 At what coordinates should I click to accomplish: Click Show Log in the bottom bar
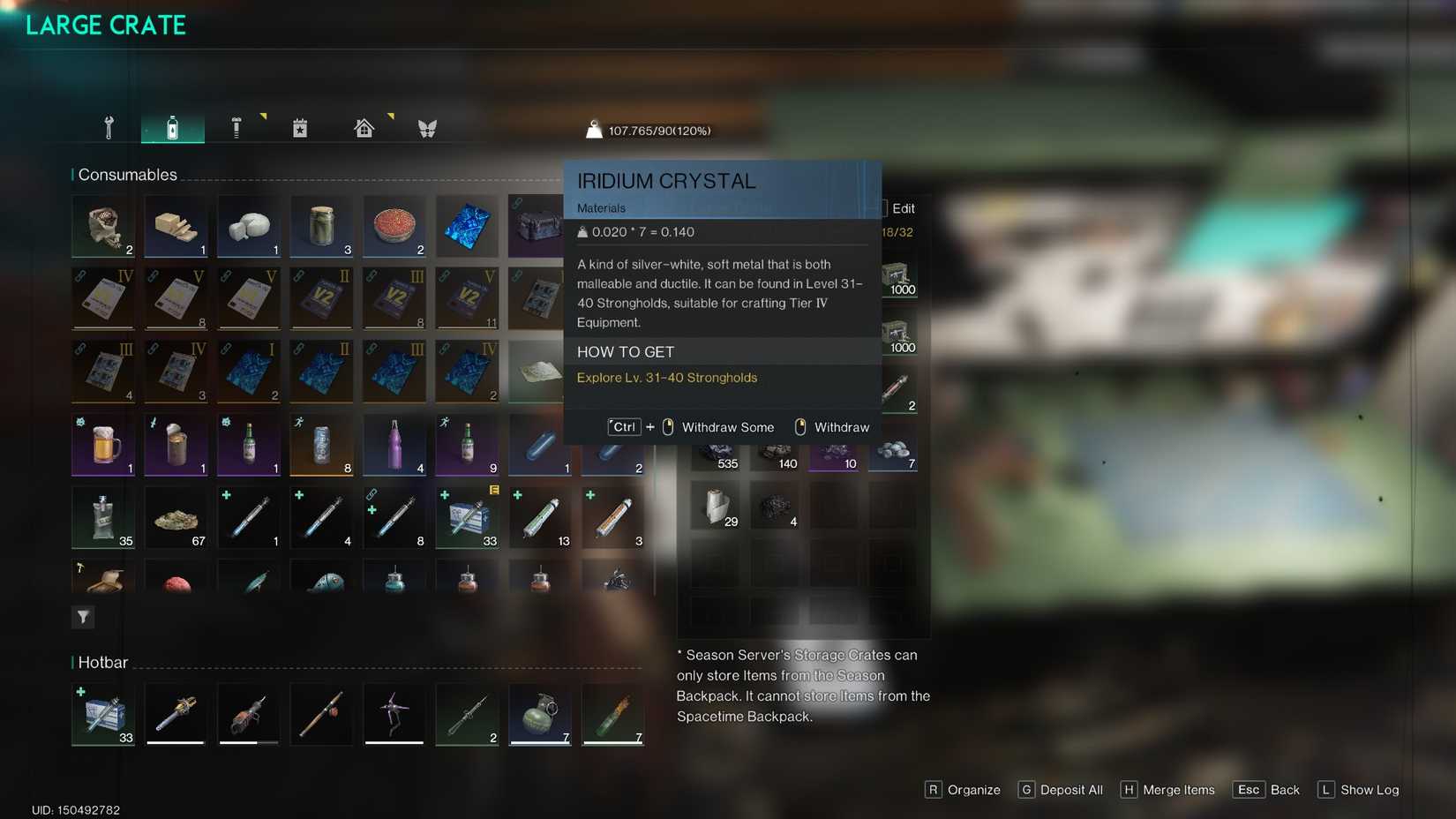pos(1370,790)
